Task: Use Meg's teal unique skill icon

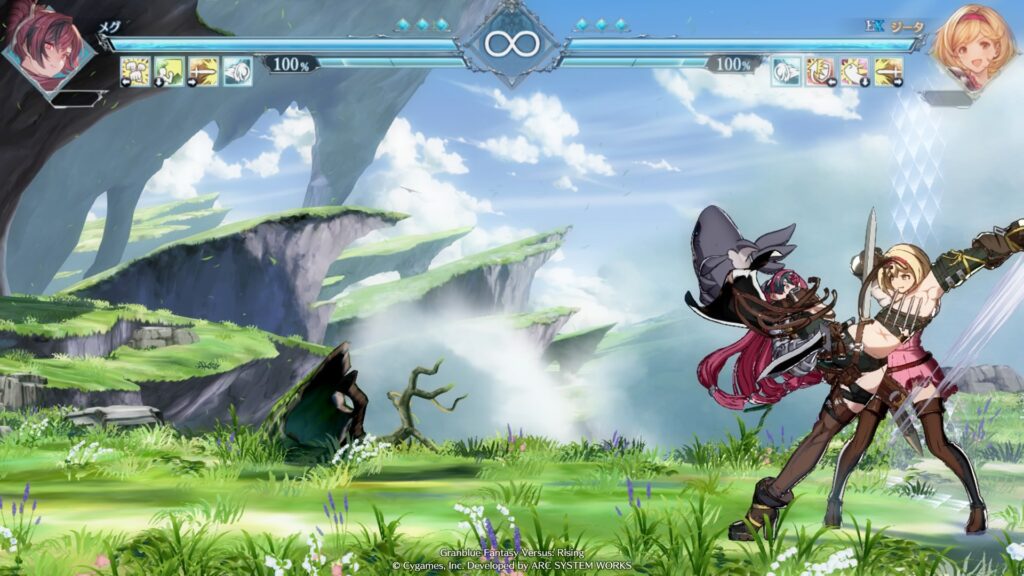Action: pos(237,71)
